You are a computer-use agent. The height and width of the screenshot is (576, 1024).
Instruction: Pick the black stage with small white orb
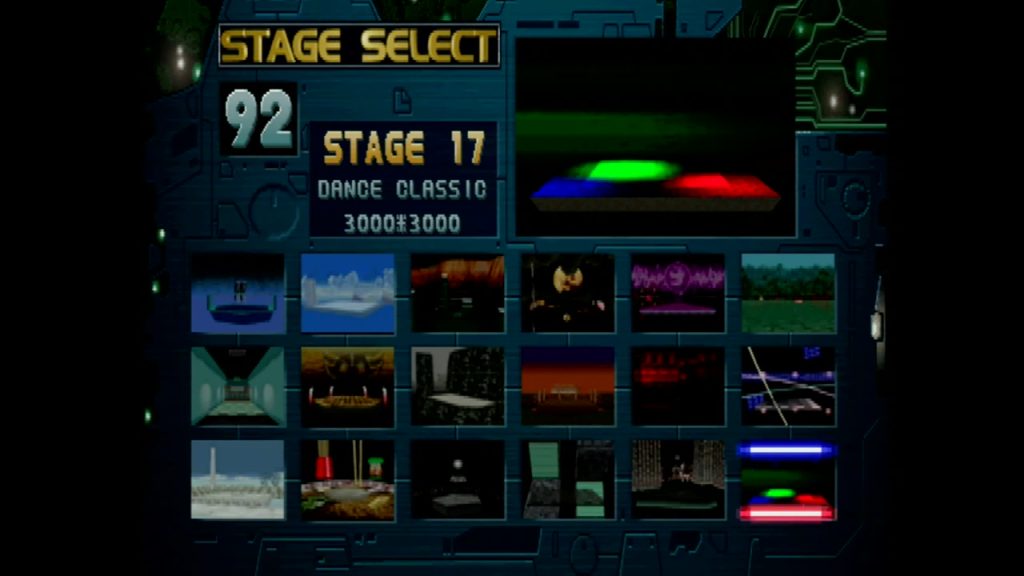(458, 479)
